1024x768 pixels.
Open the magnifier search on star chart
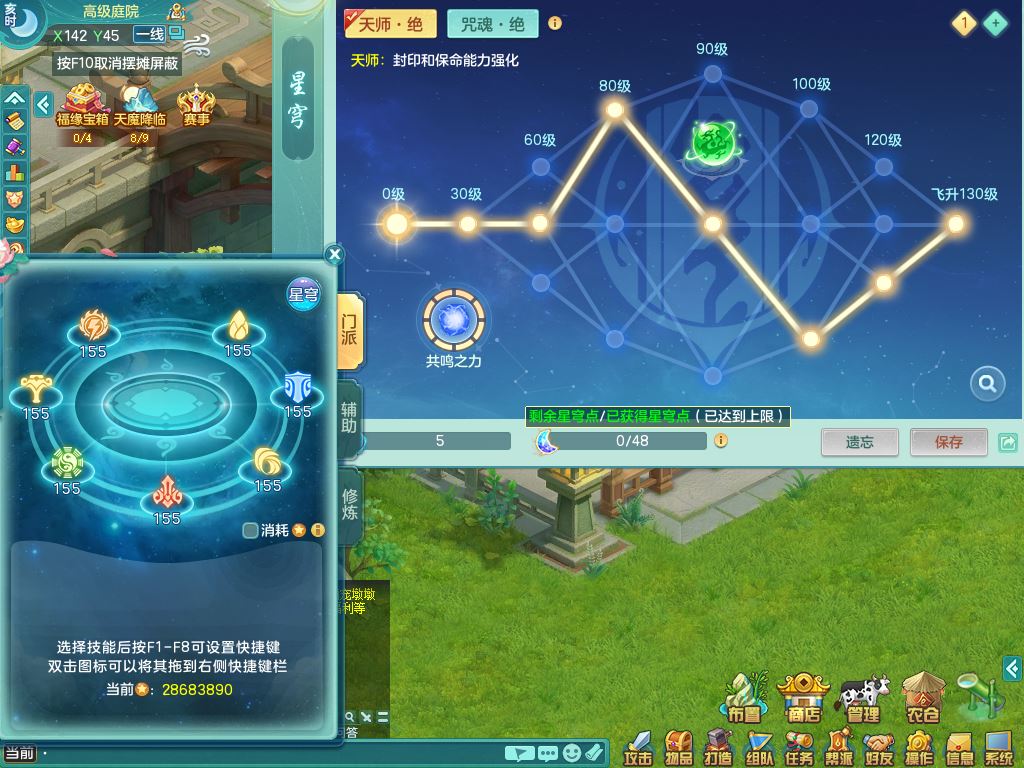[x=987, y=383]
